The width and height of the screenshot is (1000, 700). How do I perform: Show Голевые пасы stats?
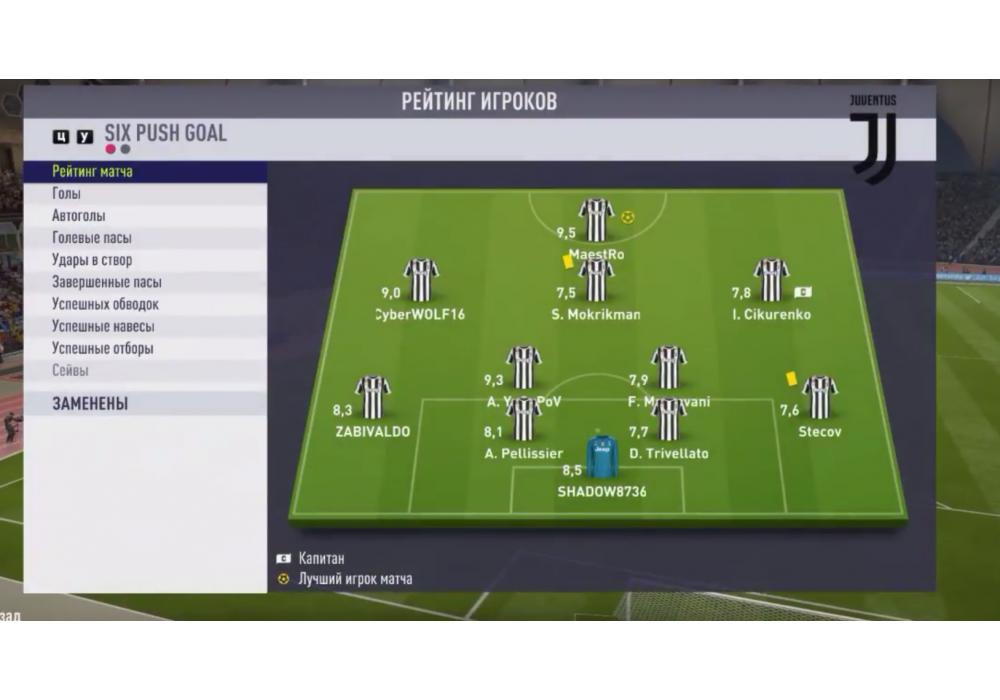click(x=92, y=238)
